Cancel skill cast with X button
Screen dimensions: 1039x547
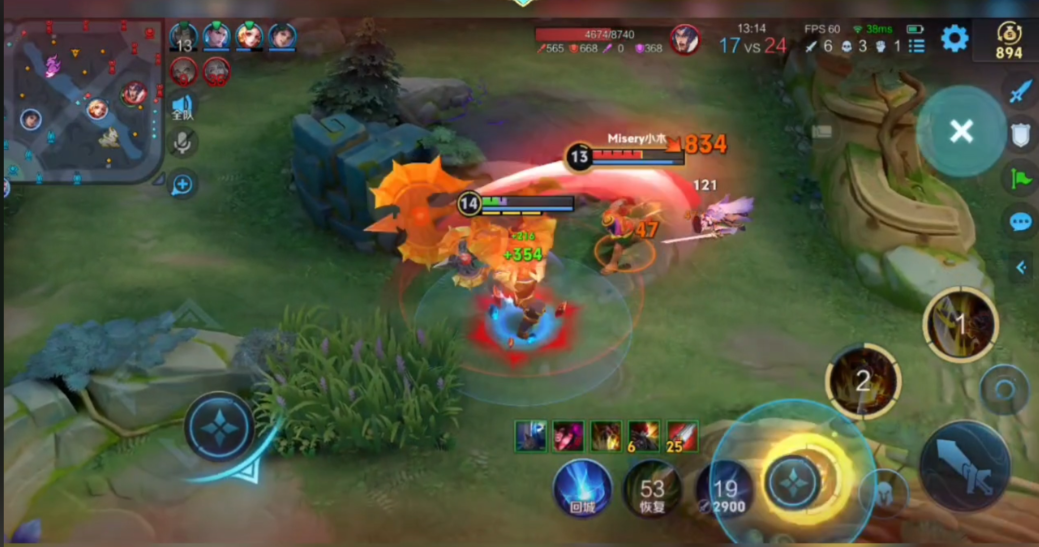tap(961, 131)
